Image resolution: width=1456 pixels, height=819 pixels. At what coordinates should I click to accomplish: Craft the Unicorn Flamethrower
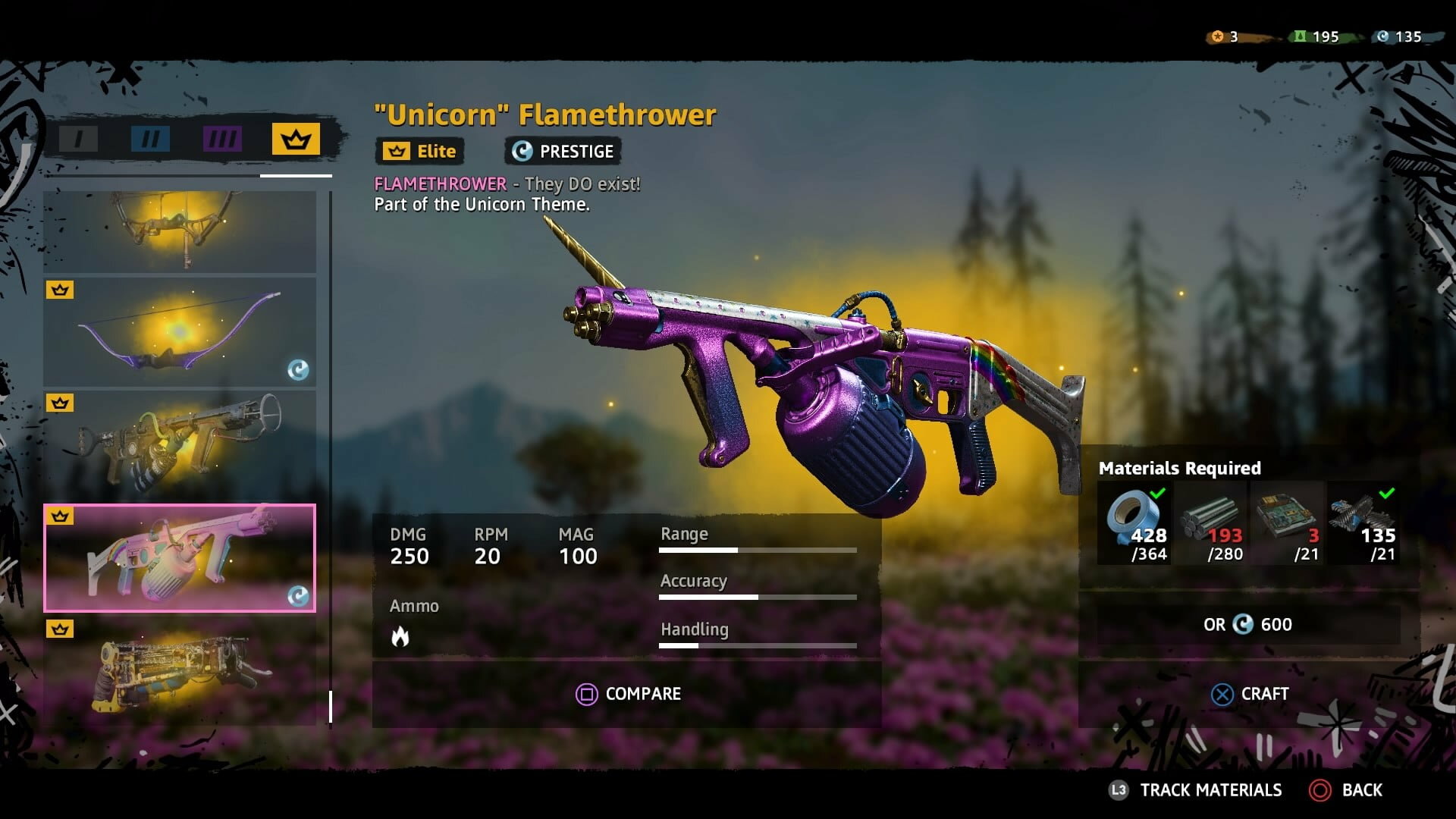pyautogui.click(x=1249, y=694)
